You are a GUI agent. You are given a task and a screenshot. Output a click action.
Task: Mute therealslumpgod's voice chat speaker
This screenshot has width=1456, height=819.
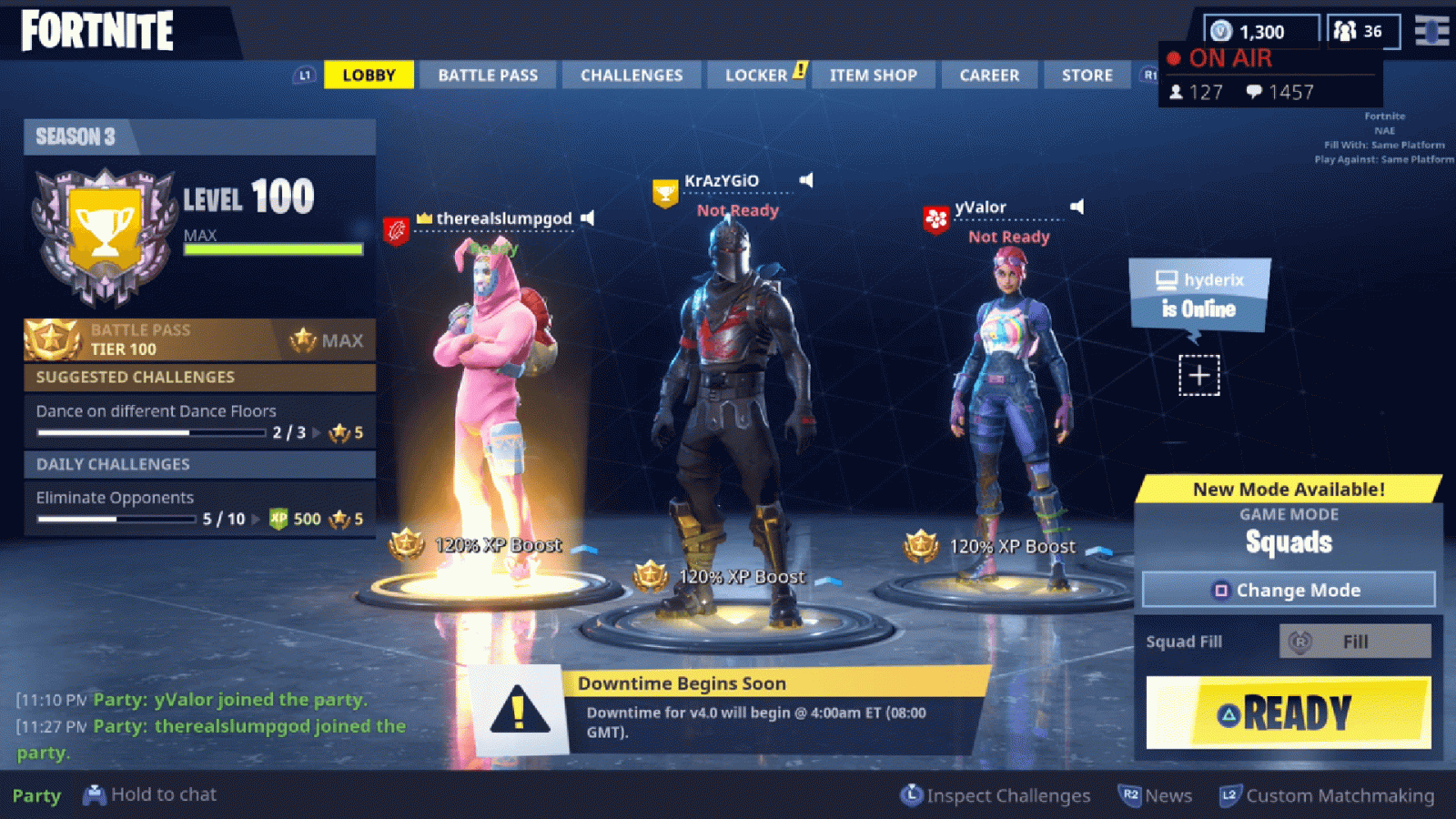[586, 218]
